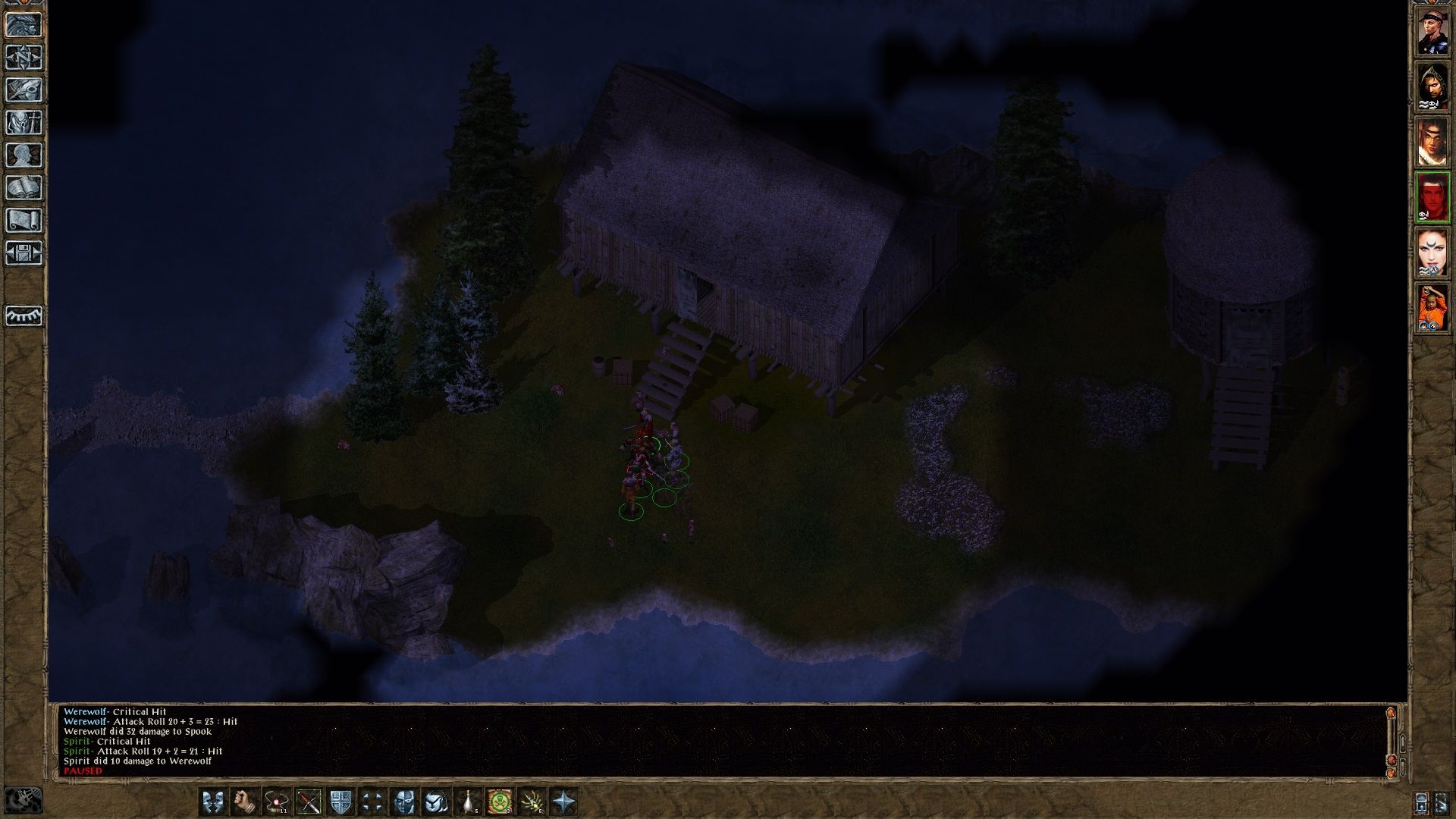Open the area map with the compass button
The height and width of the screenshot is (819, 1456).
[24, 58]
